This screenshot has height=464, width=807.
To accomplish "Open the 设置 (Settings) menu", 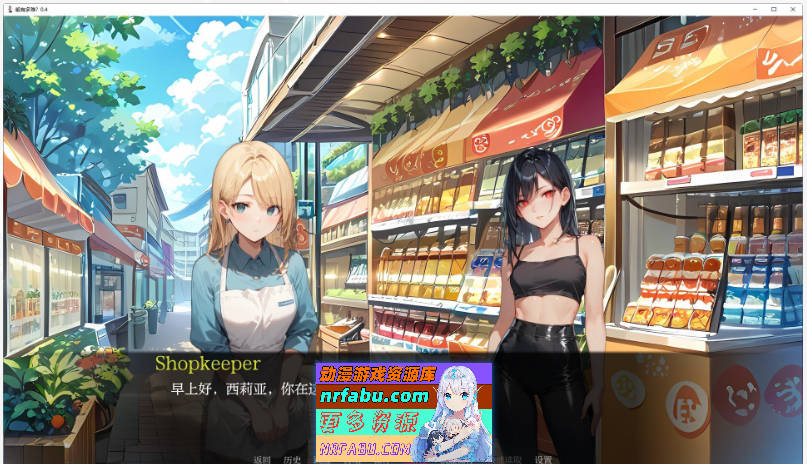I will (x=544, y=459).
